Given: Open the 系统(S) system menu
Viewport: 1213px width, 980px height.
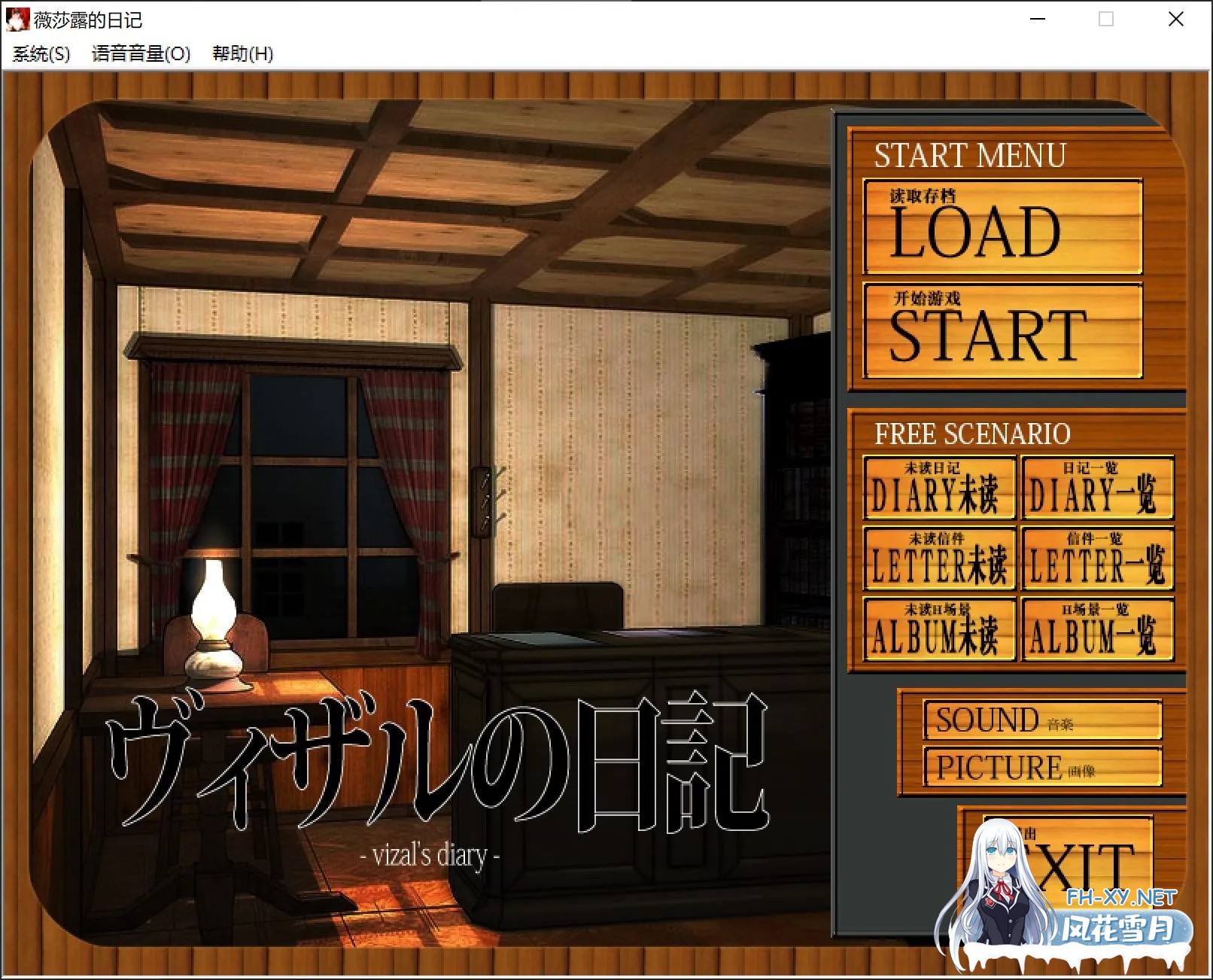Looking at the screenshot, I should tap(41, 54).
